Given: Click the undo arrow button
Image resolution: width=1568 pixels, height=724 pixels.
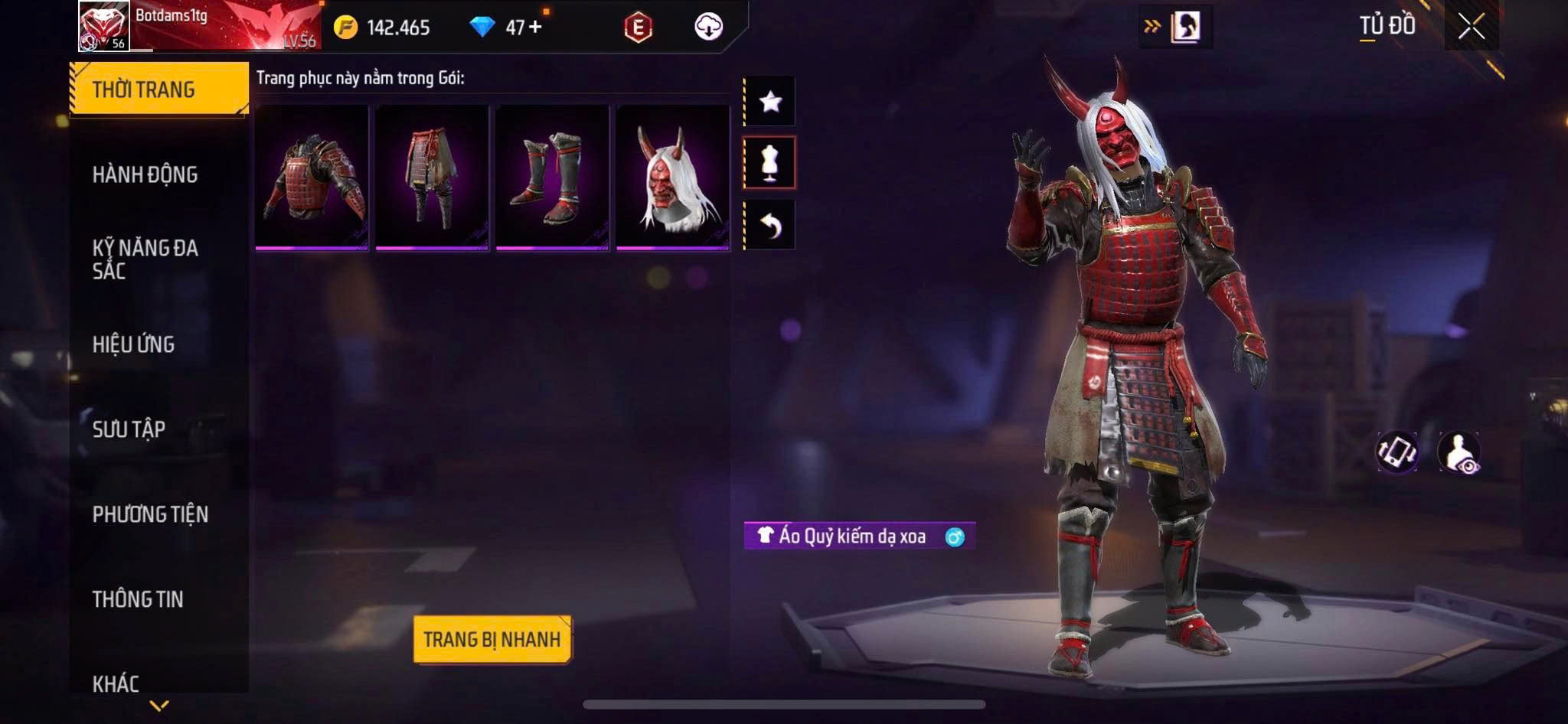Looking at the screenshot, I should click(x=770, y=225).
